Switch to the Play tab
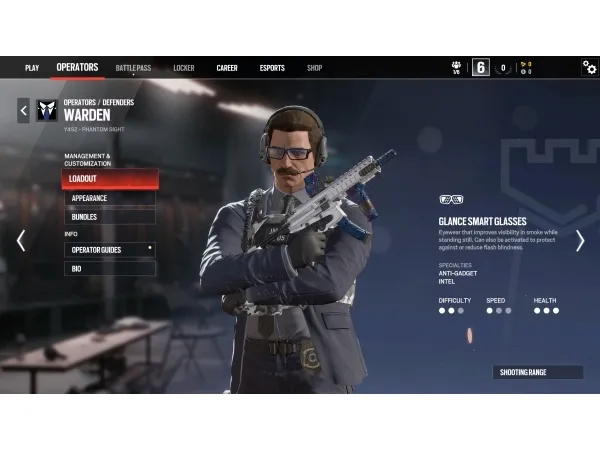The width and height of the screenshot is (600, 450). [32, 68]
